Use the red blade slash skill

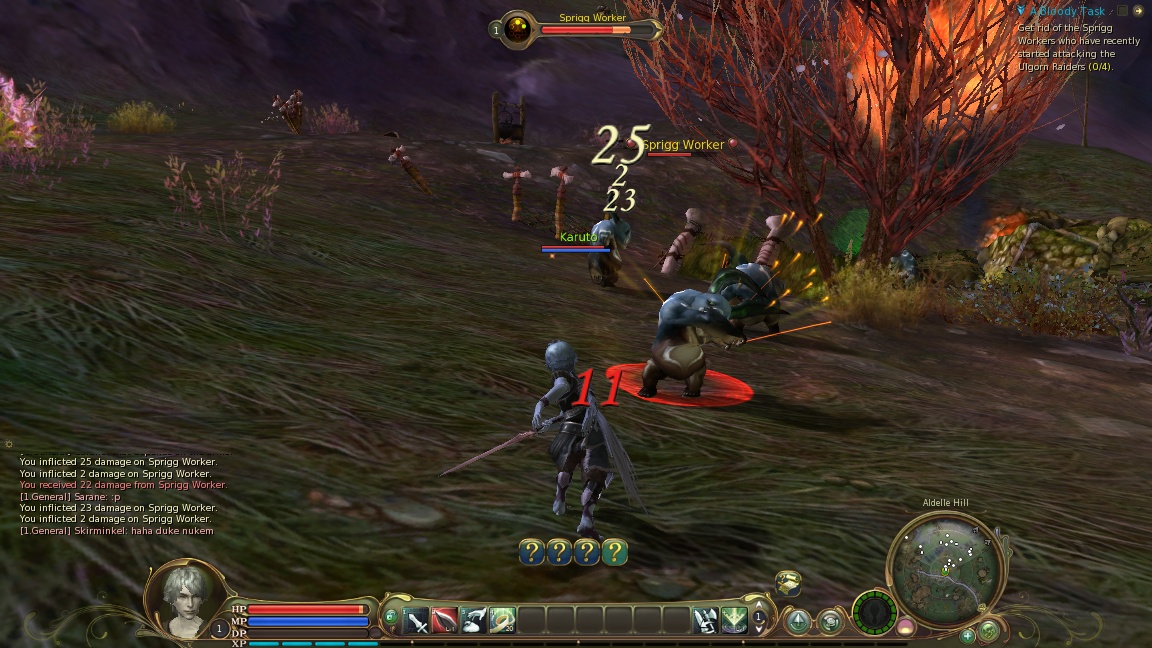tap(445, 620)
